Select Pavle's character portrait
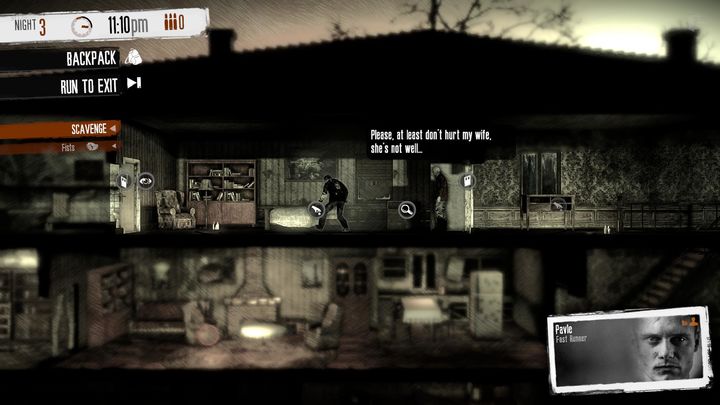 point(631,346)
